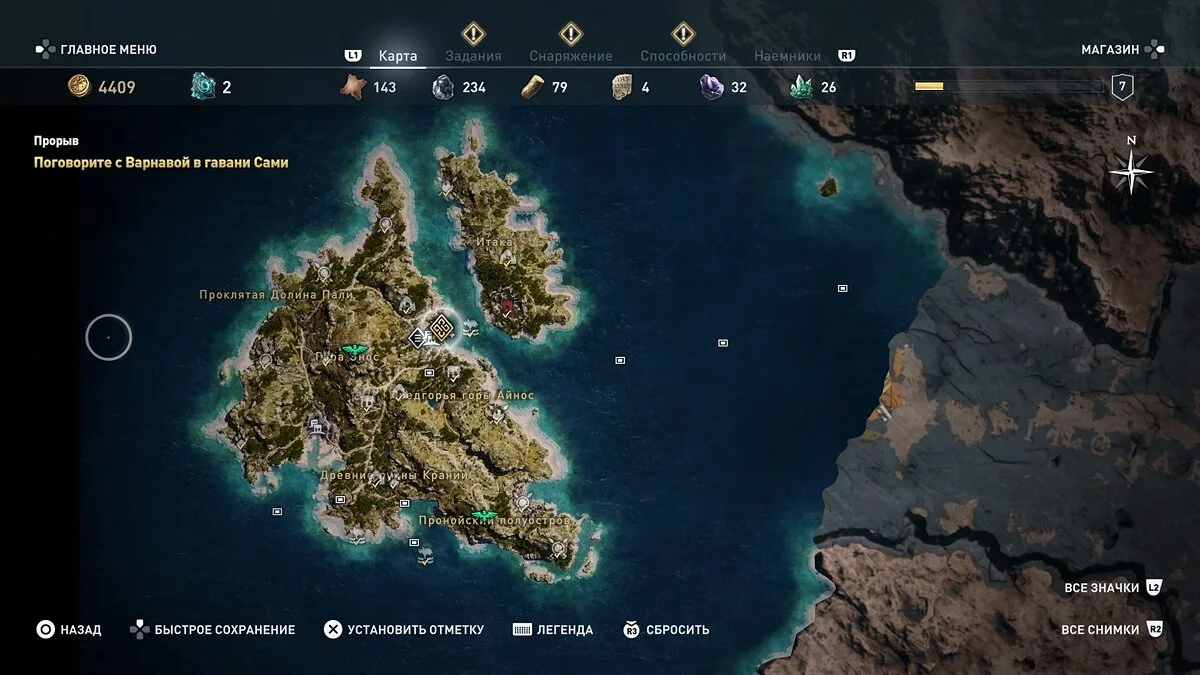Switch to the Карта tab
Viewport: 1200px width, 675px height.
click(x=398, y=56)
